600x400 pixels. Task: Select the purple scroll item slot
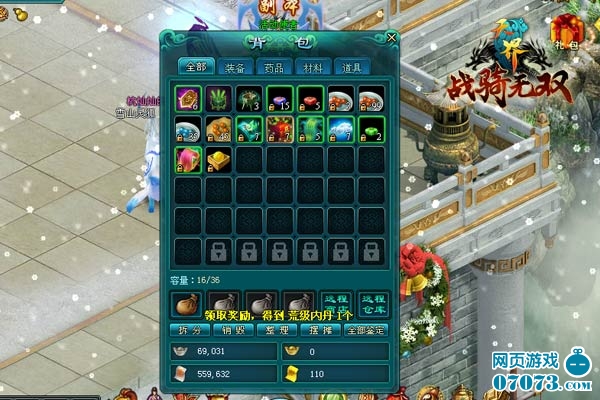(x=189, y=99)
